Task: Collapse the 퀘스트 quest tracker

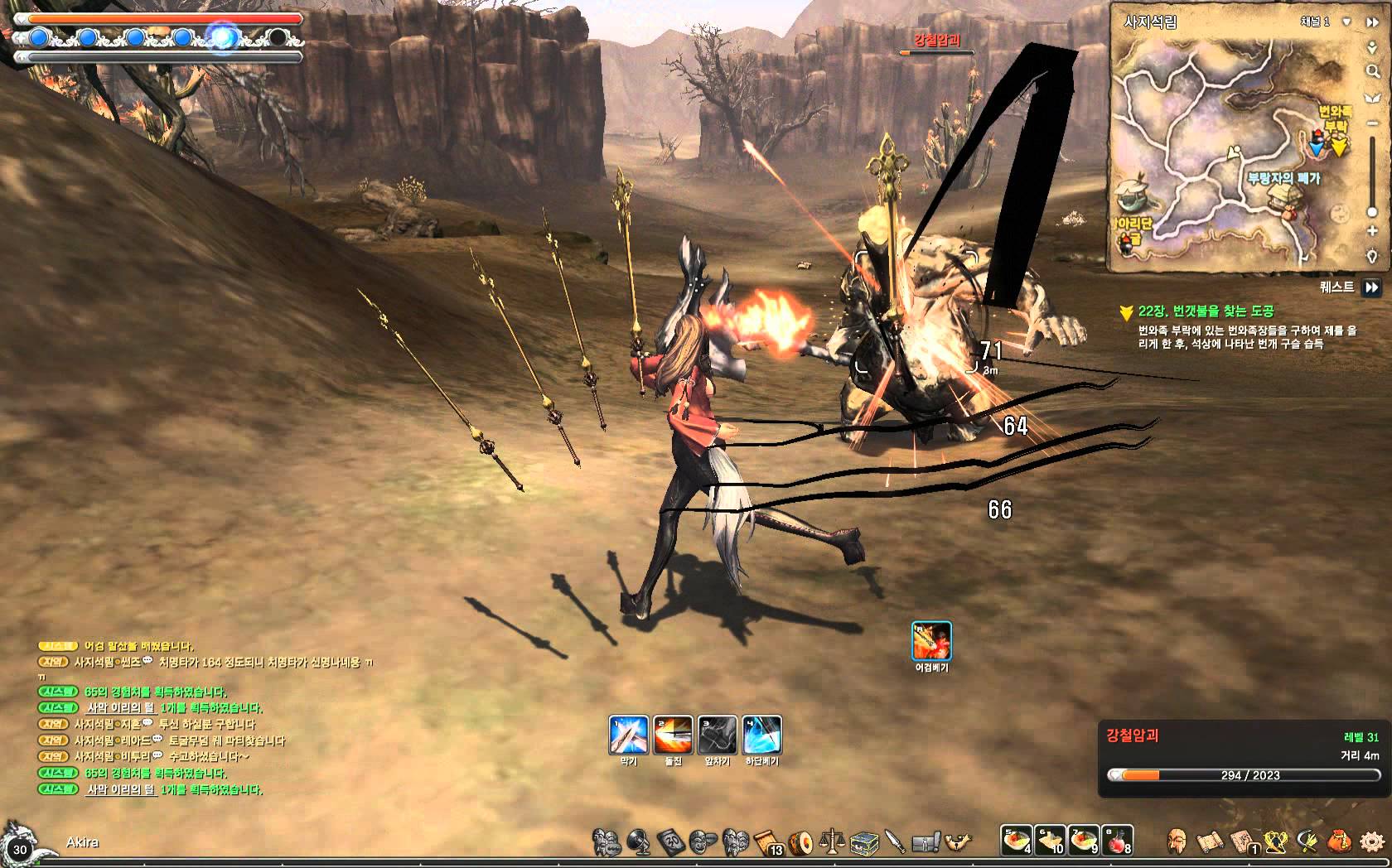Action: point(1372,287)
